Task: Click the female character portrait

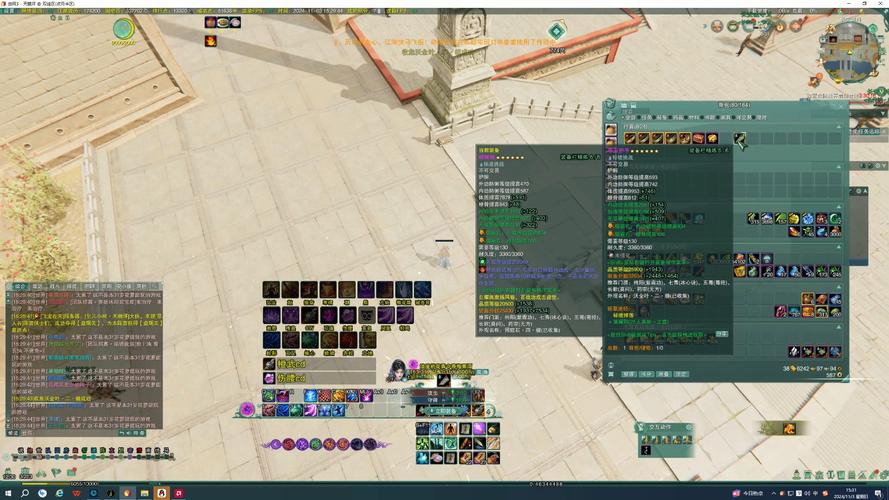Action: pyautogui.click(x=397, y=371)
